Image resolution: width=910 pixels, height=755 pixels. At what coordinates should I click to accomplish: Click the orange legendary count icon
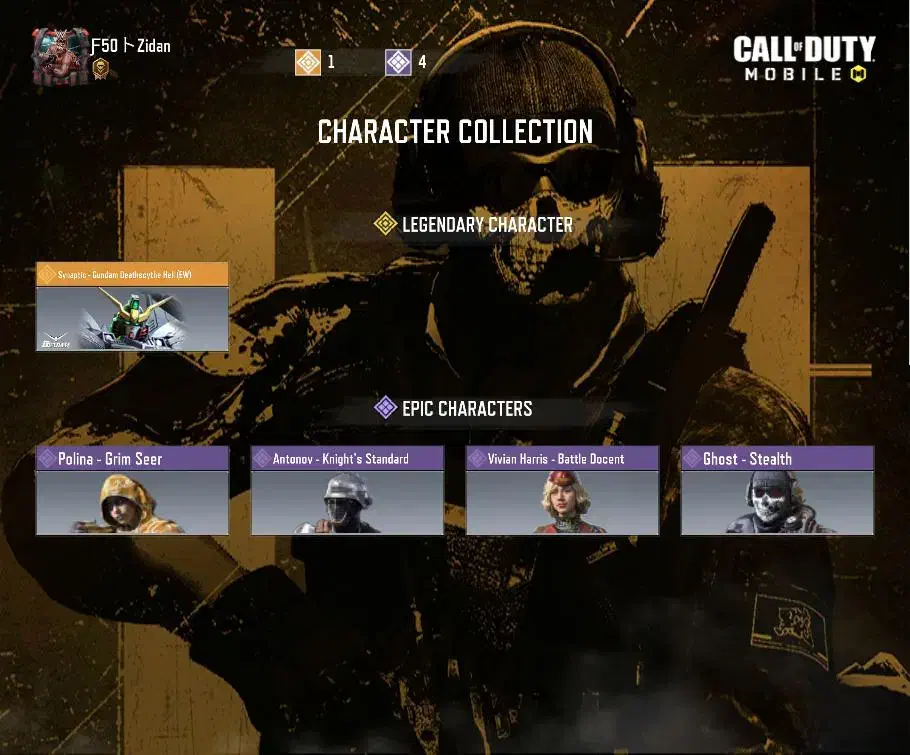[x=308, y=62]
